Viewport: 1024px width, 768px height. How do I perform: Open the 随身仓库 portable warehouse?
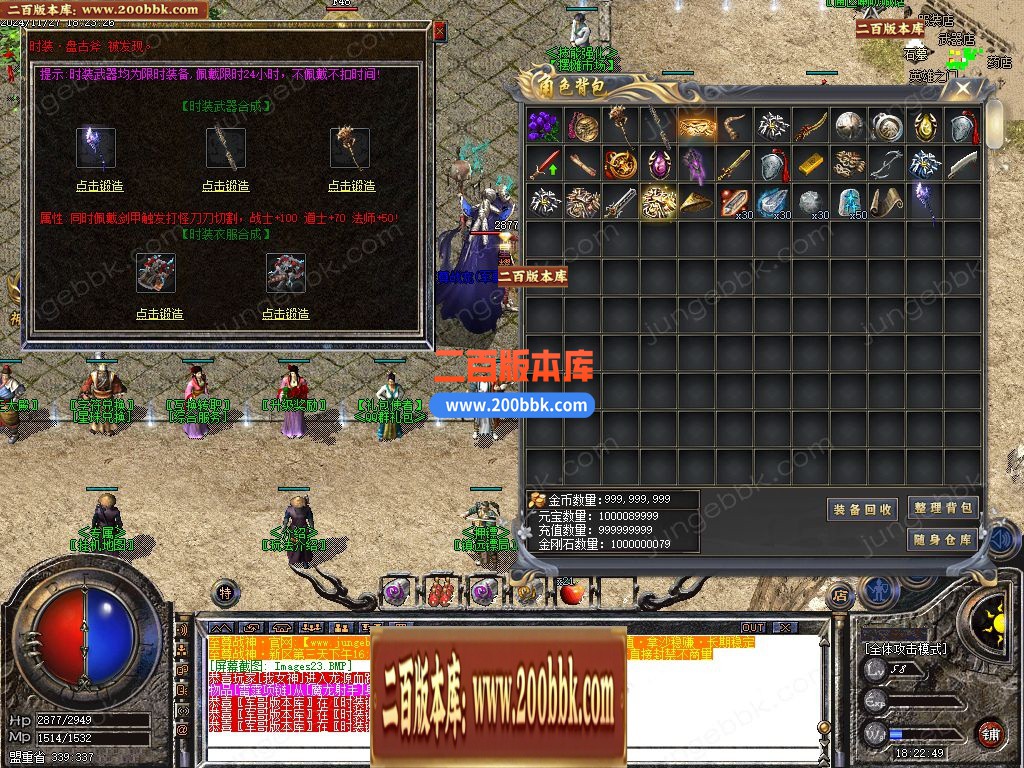(942, 540)
